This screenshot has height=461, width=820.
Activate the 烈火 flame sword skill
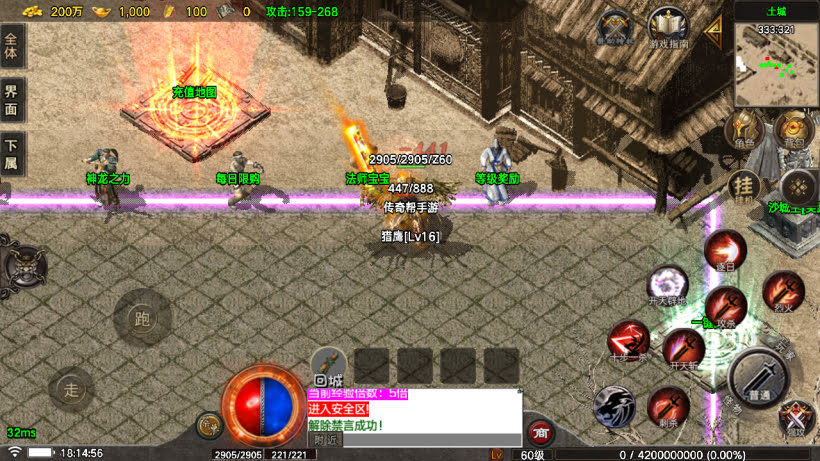[x=783, y=291]
